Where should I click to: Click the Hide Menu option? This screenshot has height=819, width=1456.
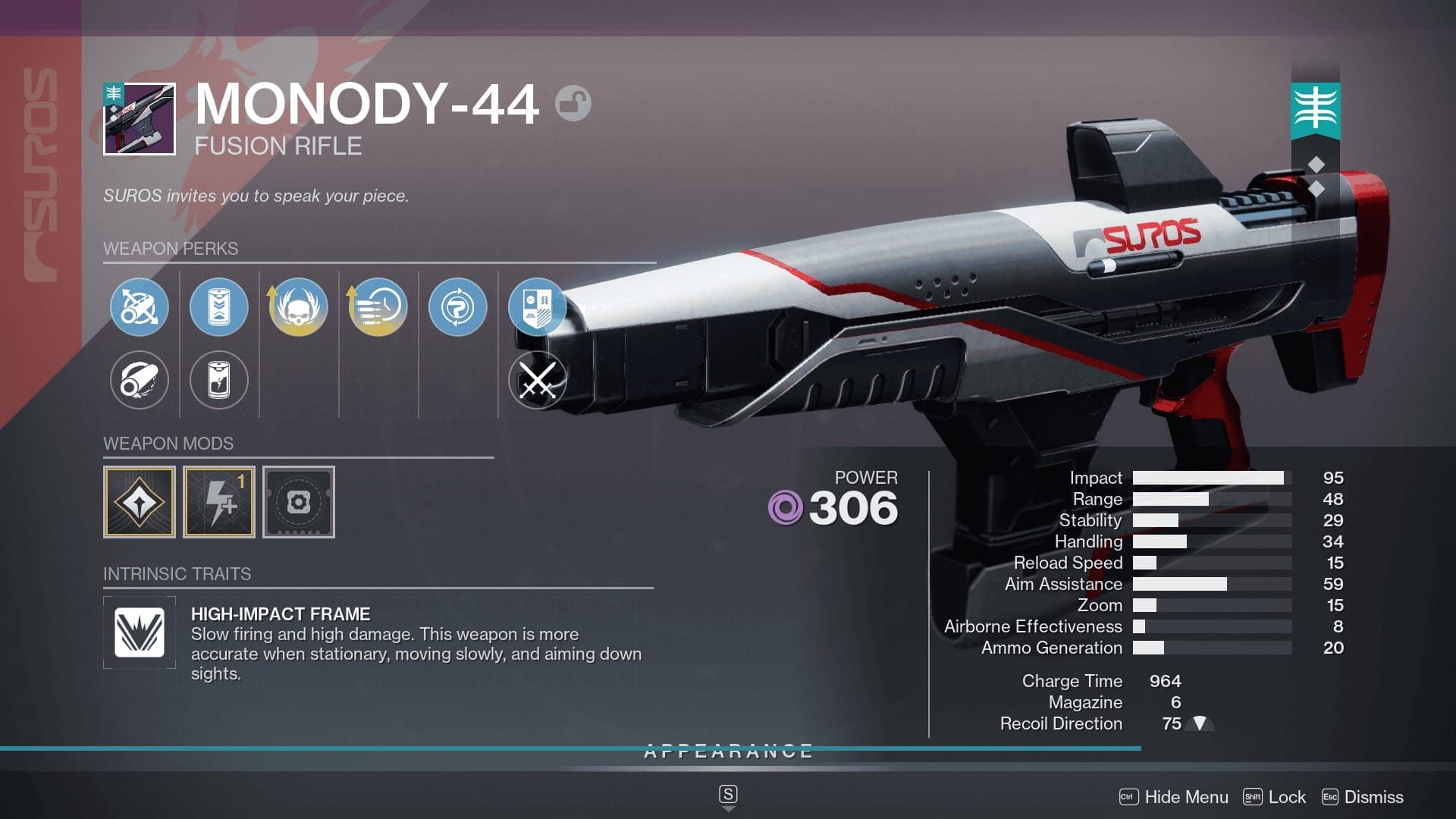(x=1185, y=797)
